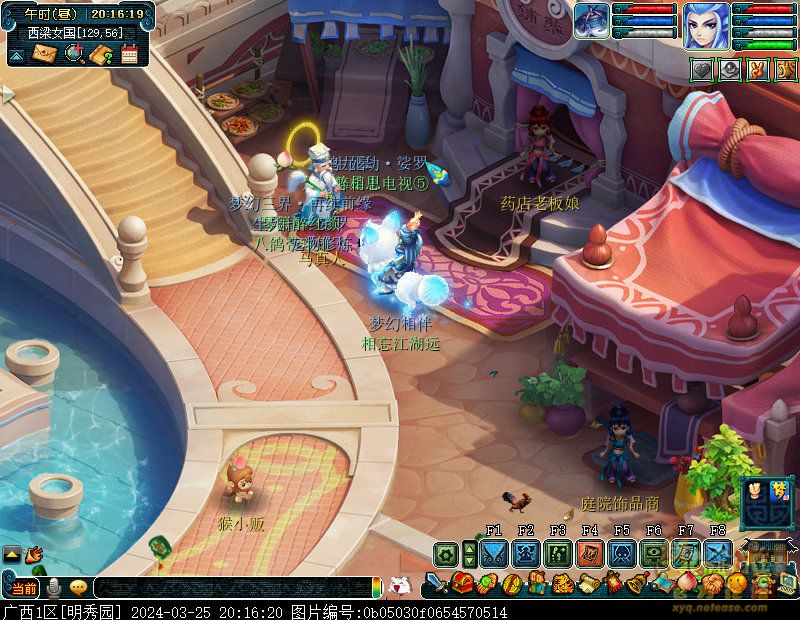Screen dimensions: 800x620
Task: Collapse the location panel with the arrow
Action: 17,54
